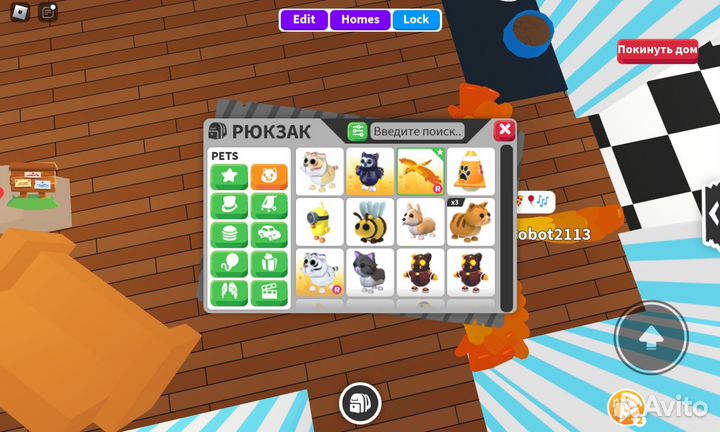
Task: Click the Edit house button
Action: click(304, 19)
